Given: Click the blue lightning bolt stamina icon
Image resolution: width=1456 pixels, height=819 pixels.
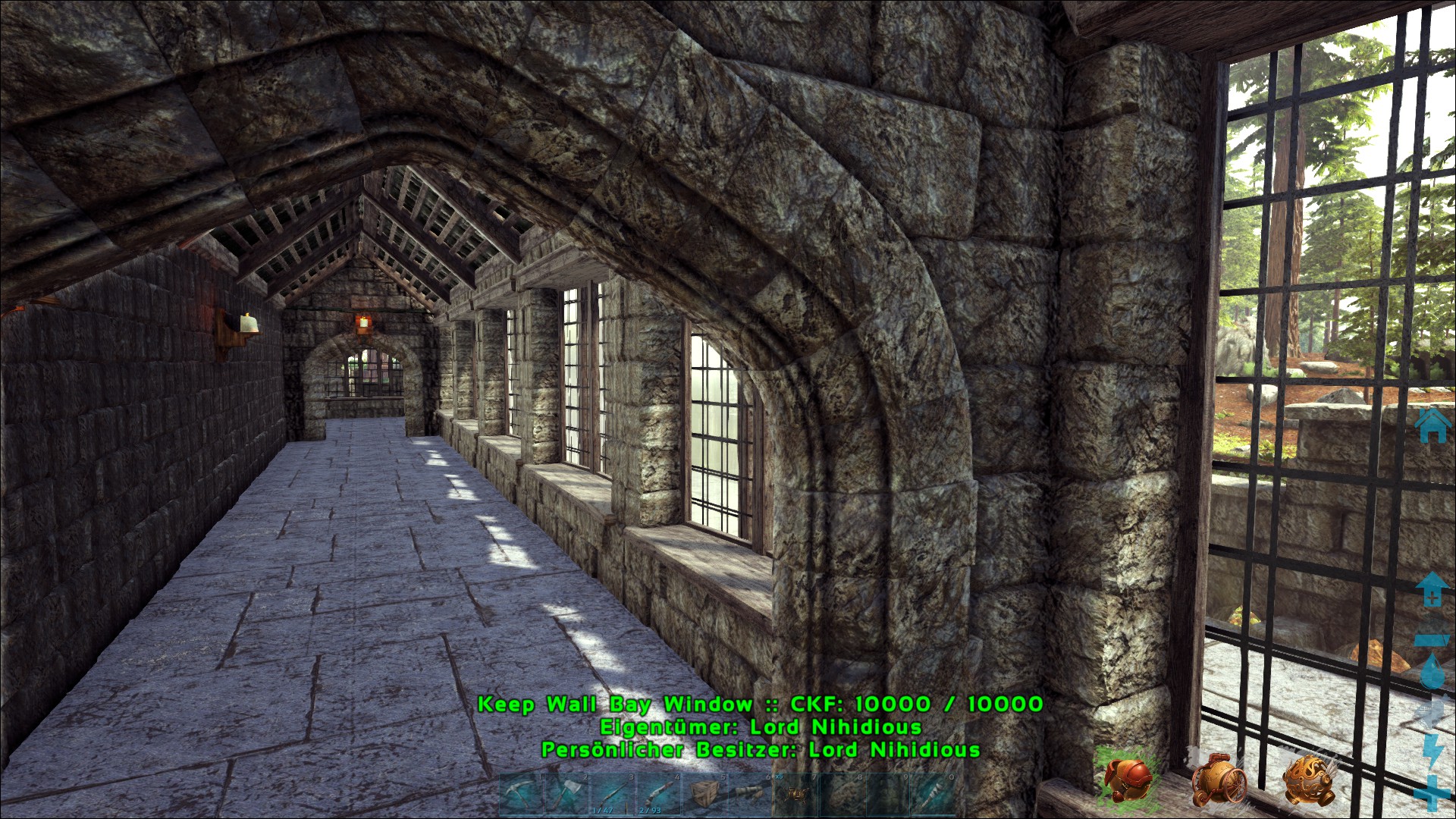Looking at the screenshot, I should point(1433,751).
